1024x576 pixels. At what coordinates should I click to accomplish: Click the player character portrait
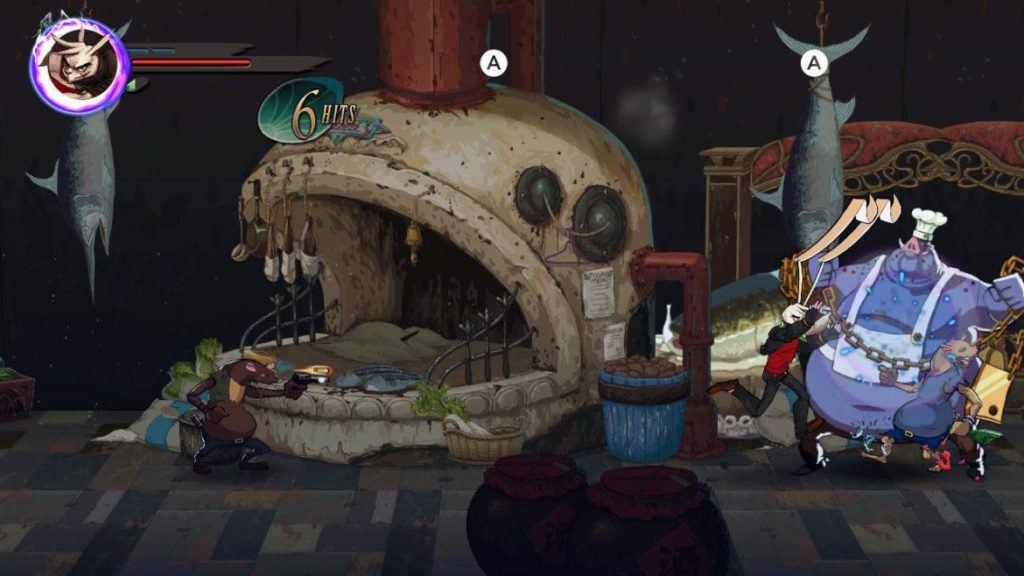(x=80, y=66)
